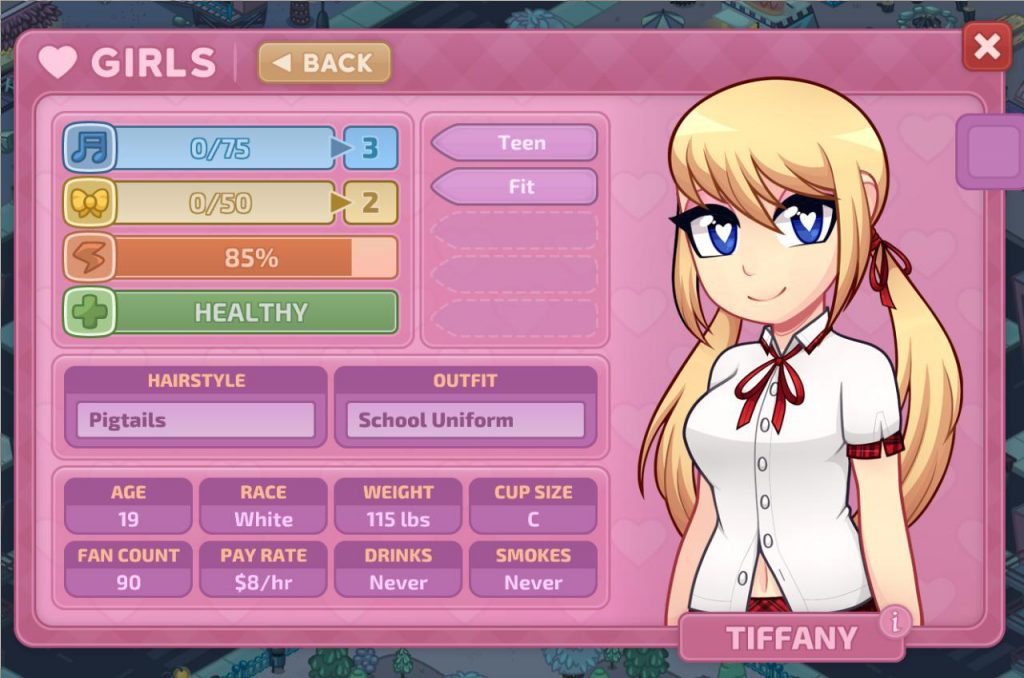Select the Teen trait tag
The width and height of the screenshot is (1024, 678).
tap(516, 143)
